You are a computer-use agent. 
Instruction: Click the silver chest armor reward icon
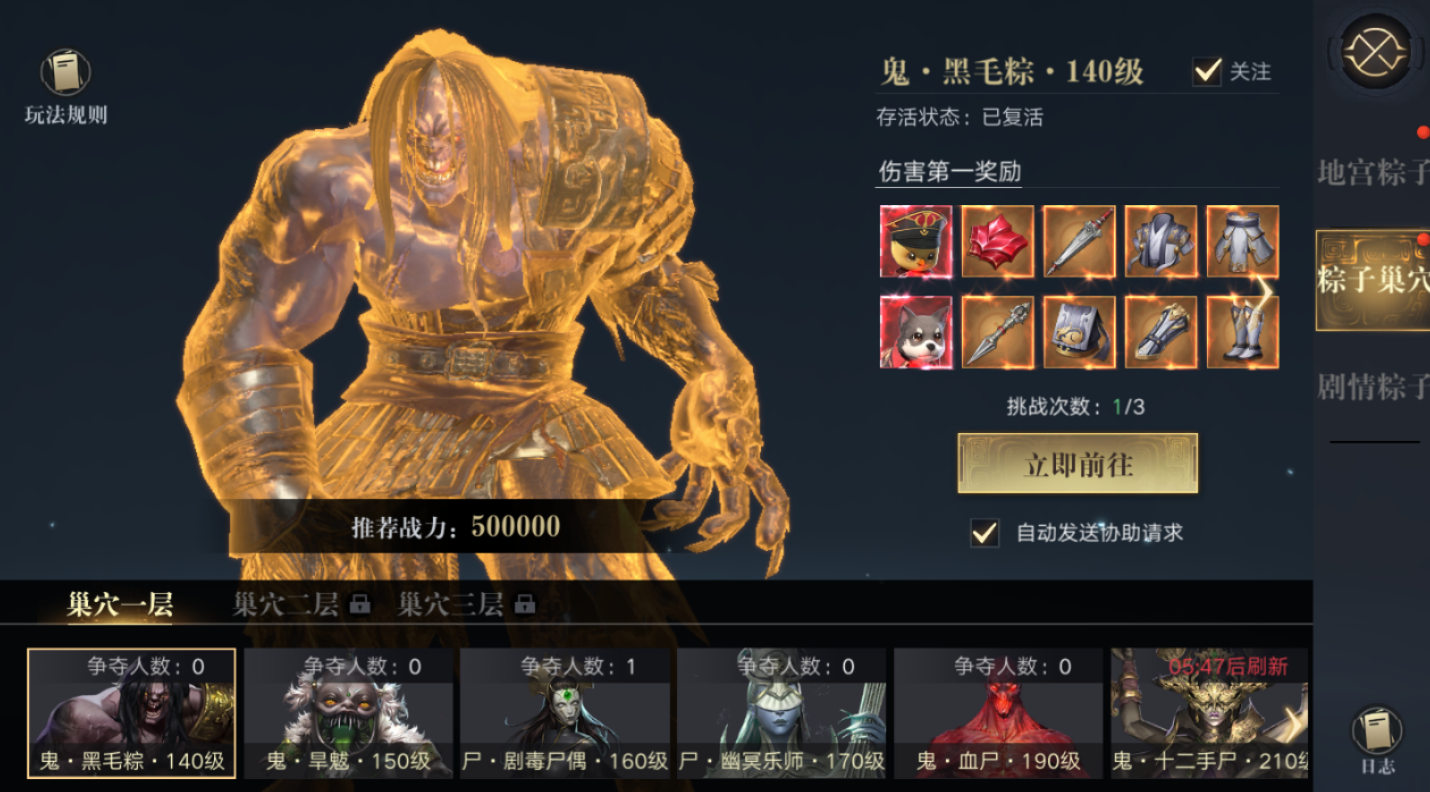pyautogui.click(x=1161, y=242)
